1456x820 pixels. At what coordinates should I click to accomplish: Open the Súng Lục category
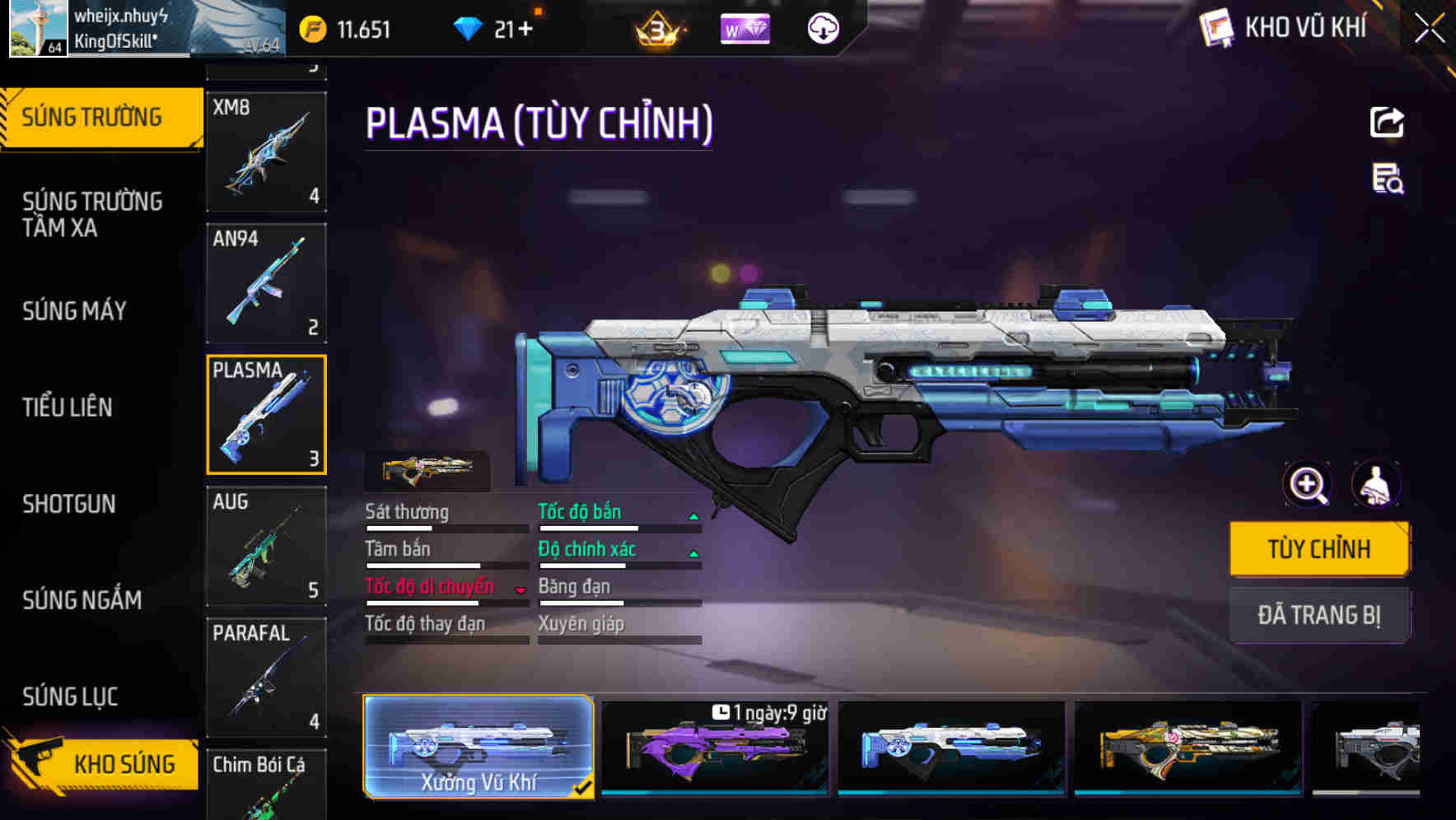point(70,697)
